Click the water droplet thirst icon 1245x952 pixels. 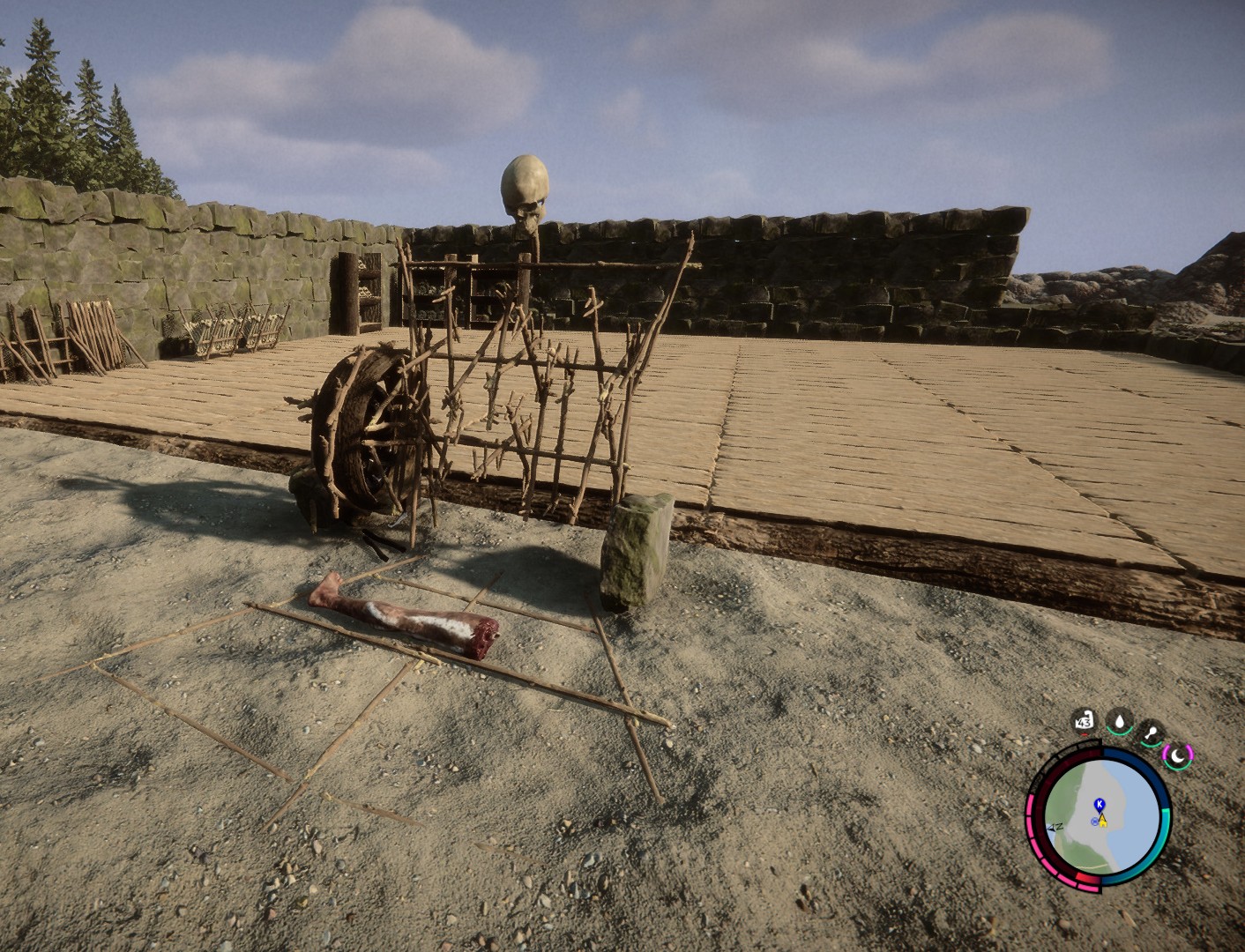tap(1120, 722)
